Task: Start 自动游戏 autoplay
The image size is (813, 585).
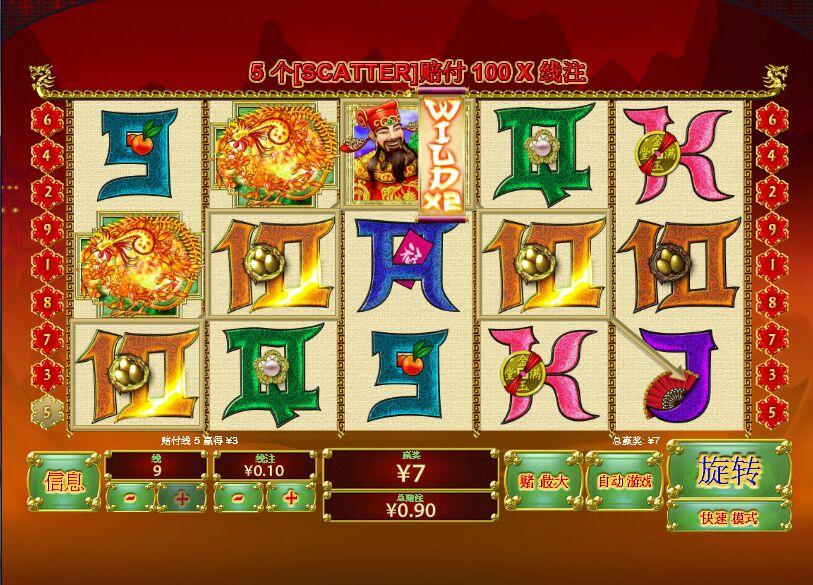Action: pyautogui.click(x=624, y=481)
